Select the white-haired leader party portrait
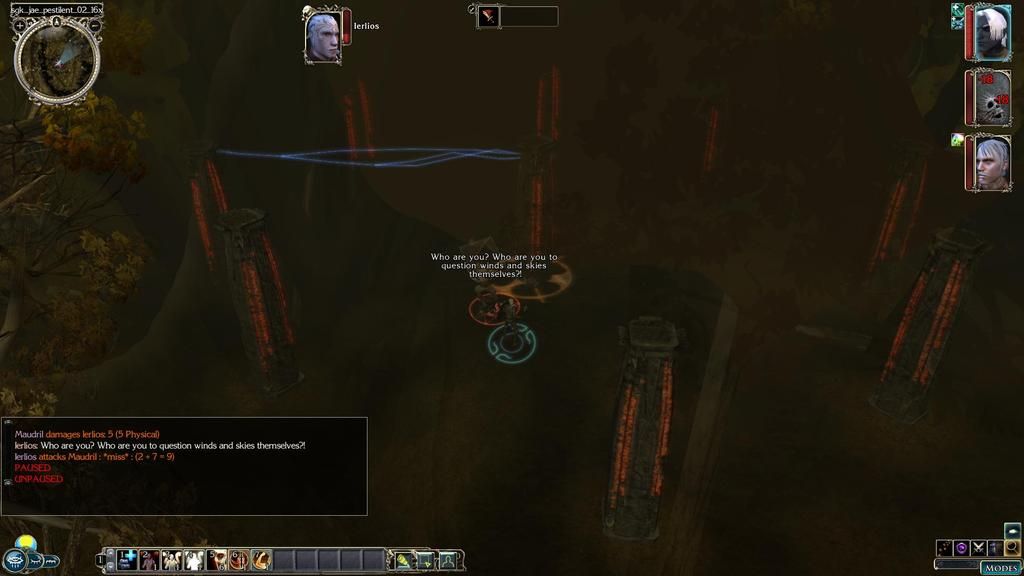The width and height of the screenshot is (1024, 576). coord(990,33)
